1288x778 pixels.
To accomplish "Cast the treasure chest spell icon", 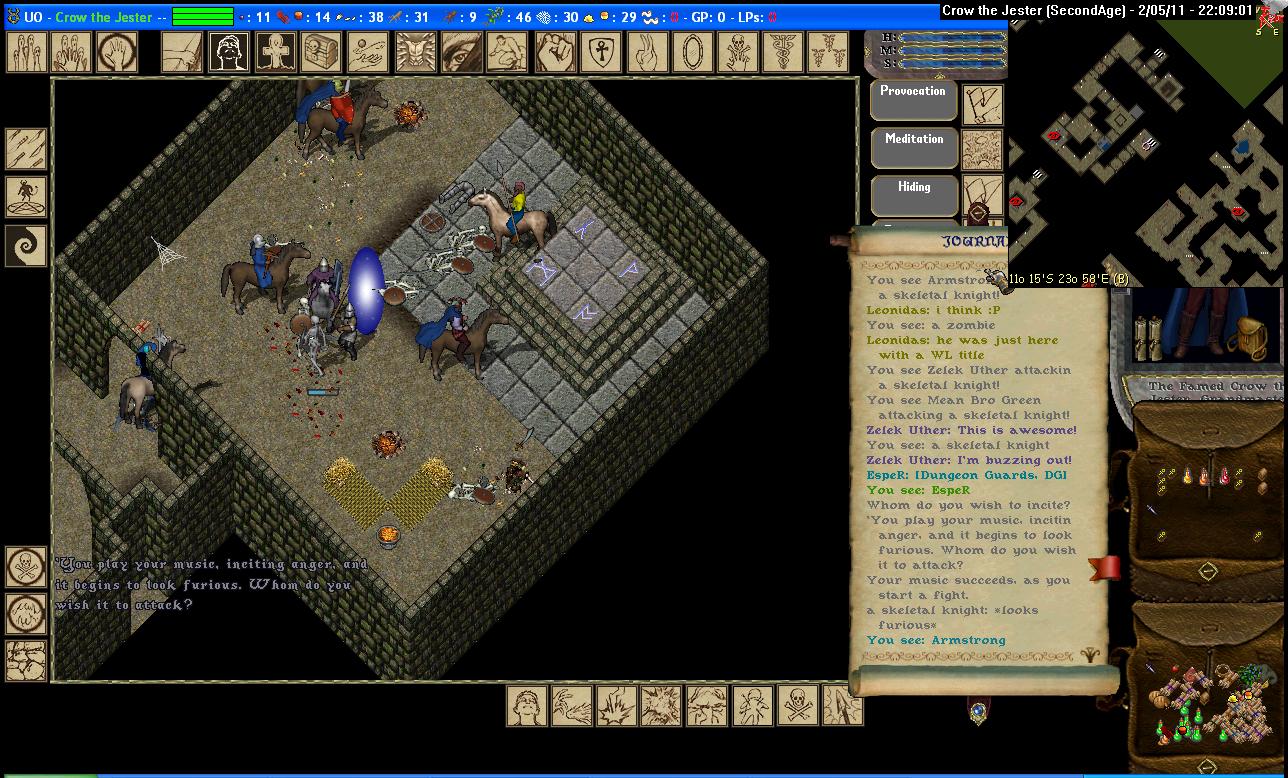I will coord(321,52).
